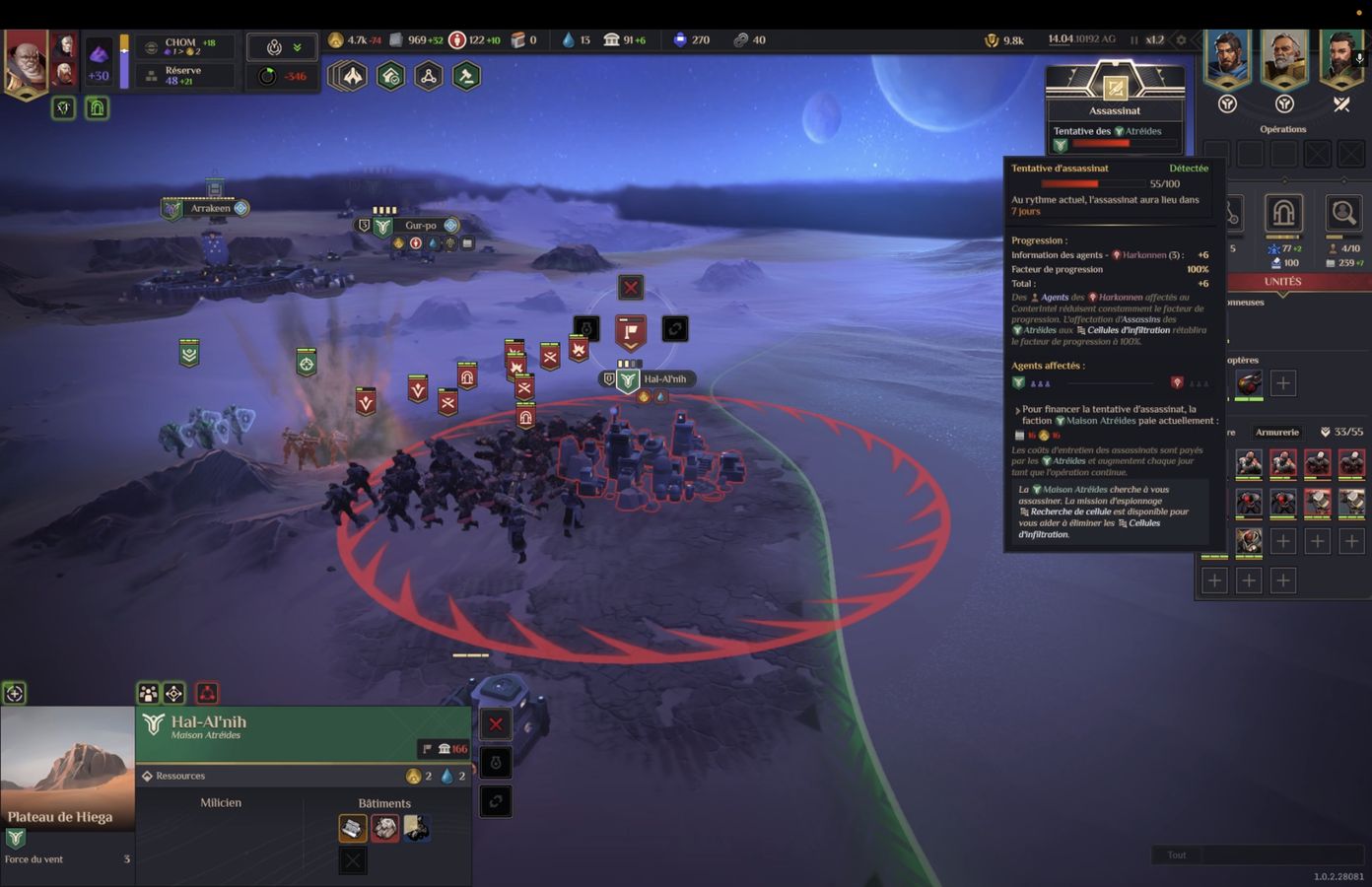Select the first building icon under Bâtiments
Screen dimensions: 1372x887
coord(352,828)
